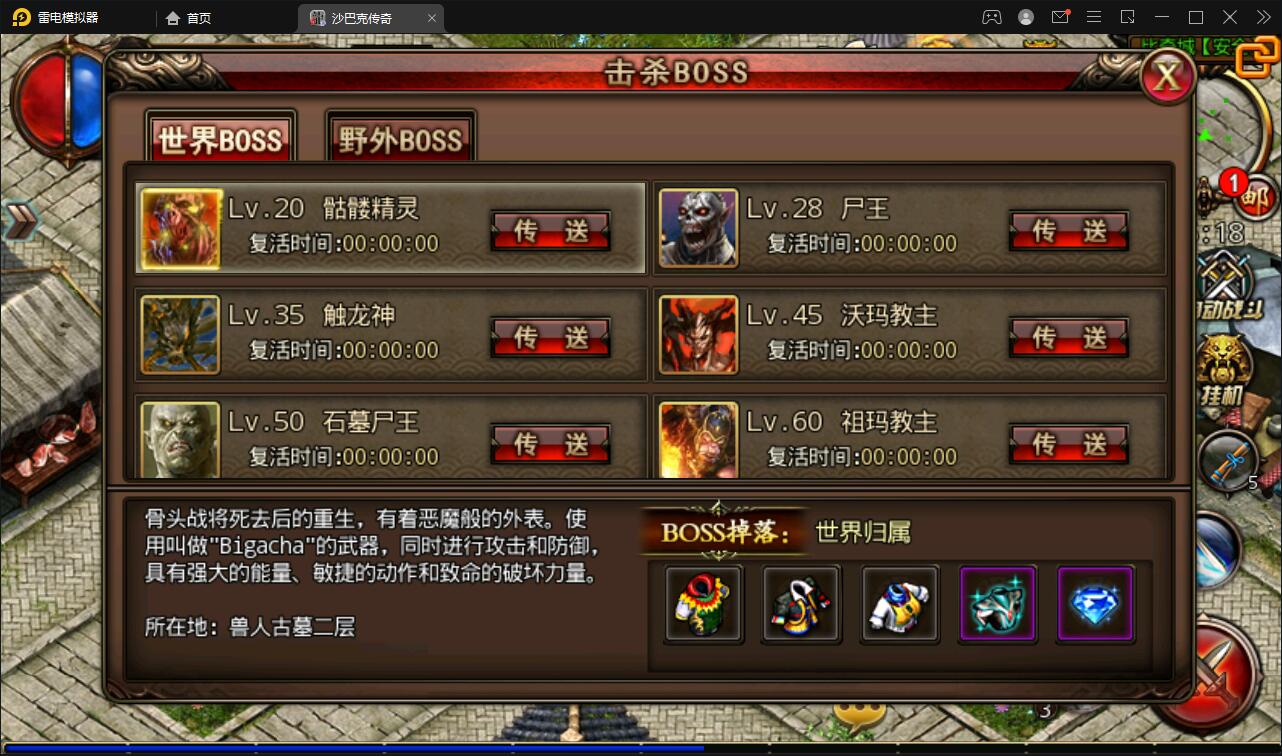Click 传送 button for Lv.60 祖玛教主

pyautogui.click(x=1069, y=444)
